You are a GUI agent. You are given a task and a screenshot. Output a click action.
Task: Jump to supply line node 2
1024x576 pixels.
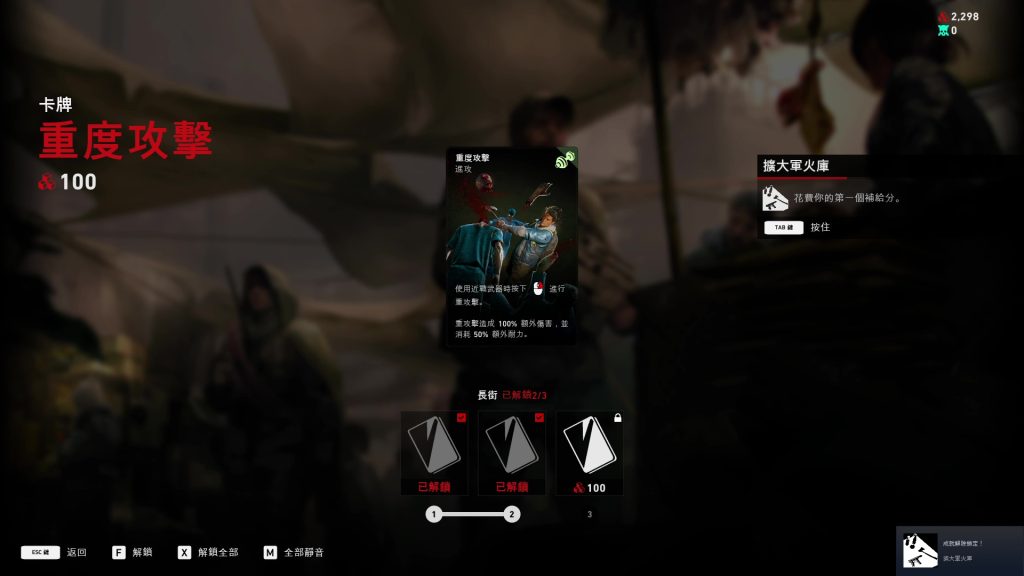pos(512,514)
